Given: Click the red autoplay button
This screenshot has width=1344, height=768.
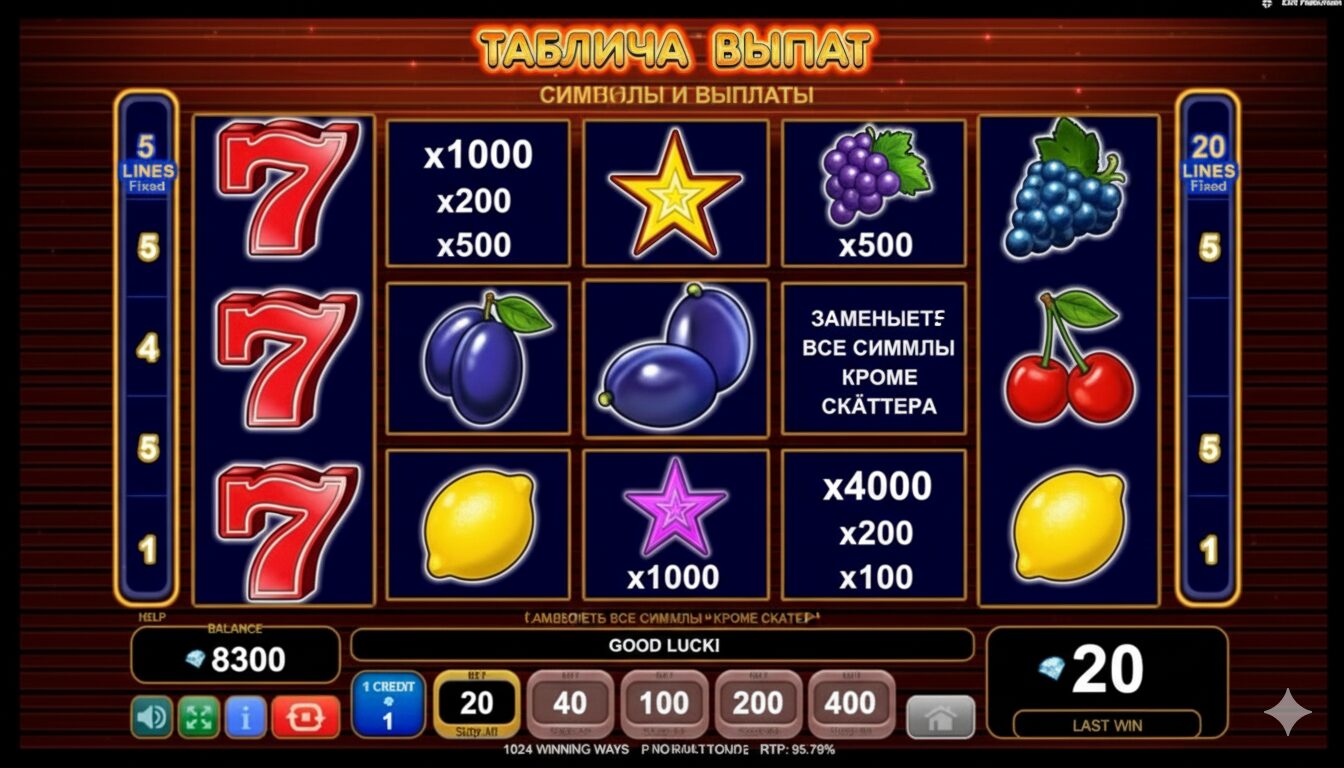Looking at the screenshot, I should click(305, 717).
